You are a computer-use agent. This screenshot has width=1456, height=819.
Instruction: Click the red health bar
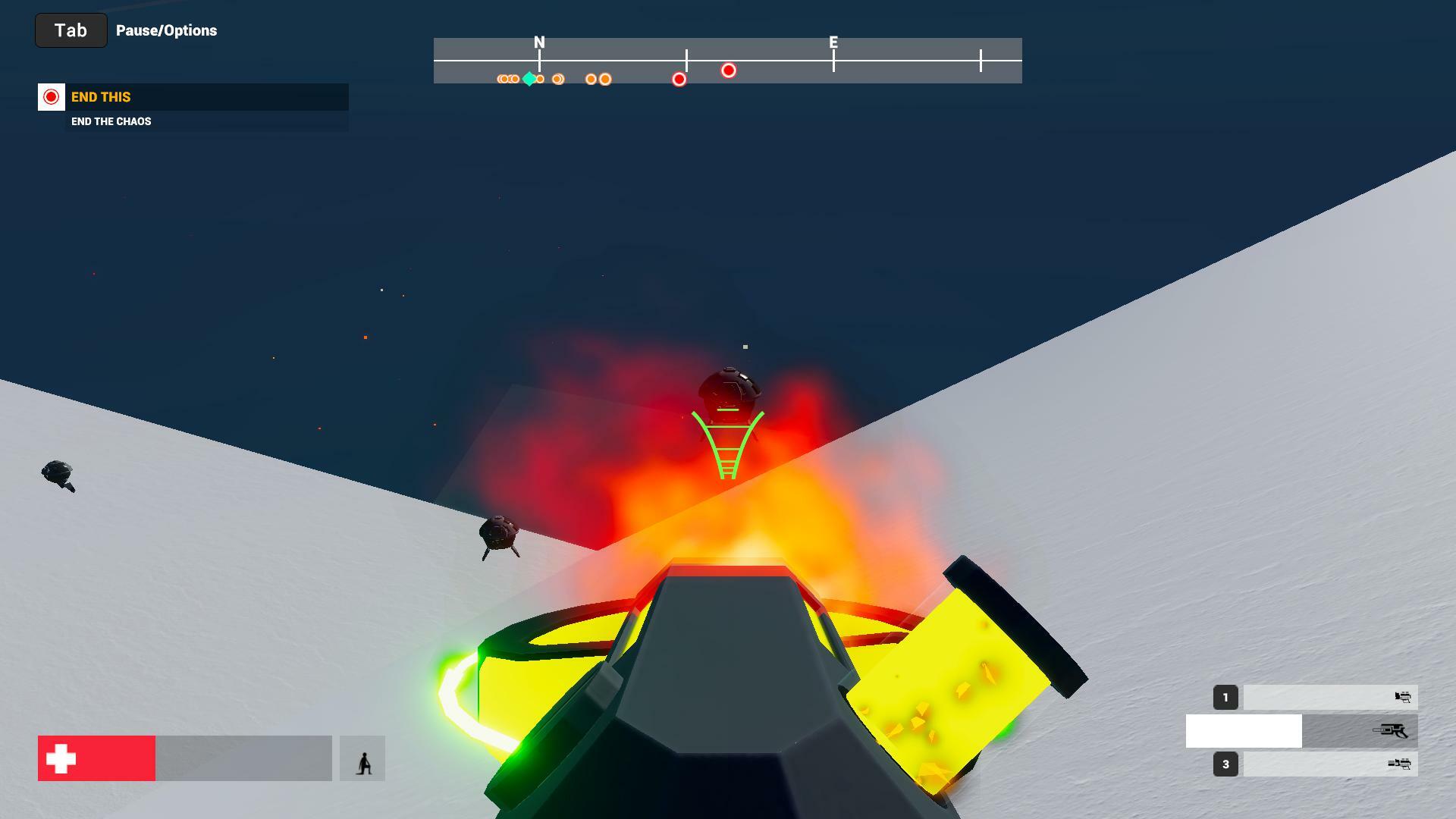tap(99, 757)
